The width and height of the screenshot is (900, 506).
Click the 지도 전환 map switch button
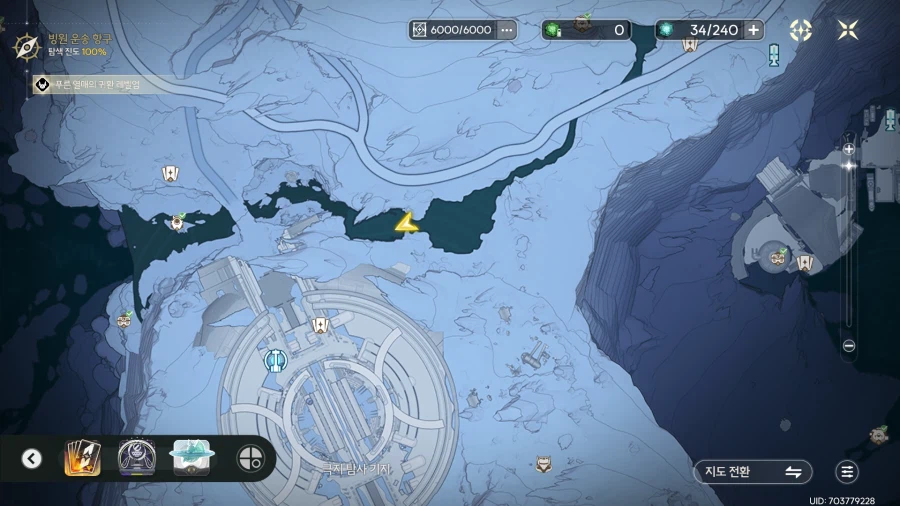click(752, 472)
